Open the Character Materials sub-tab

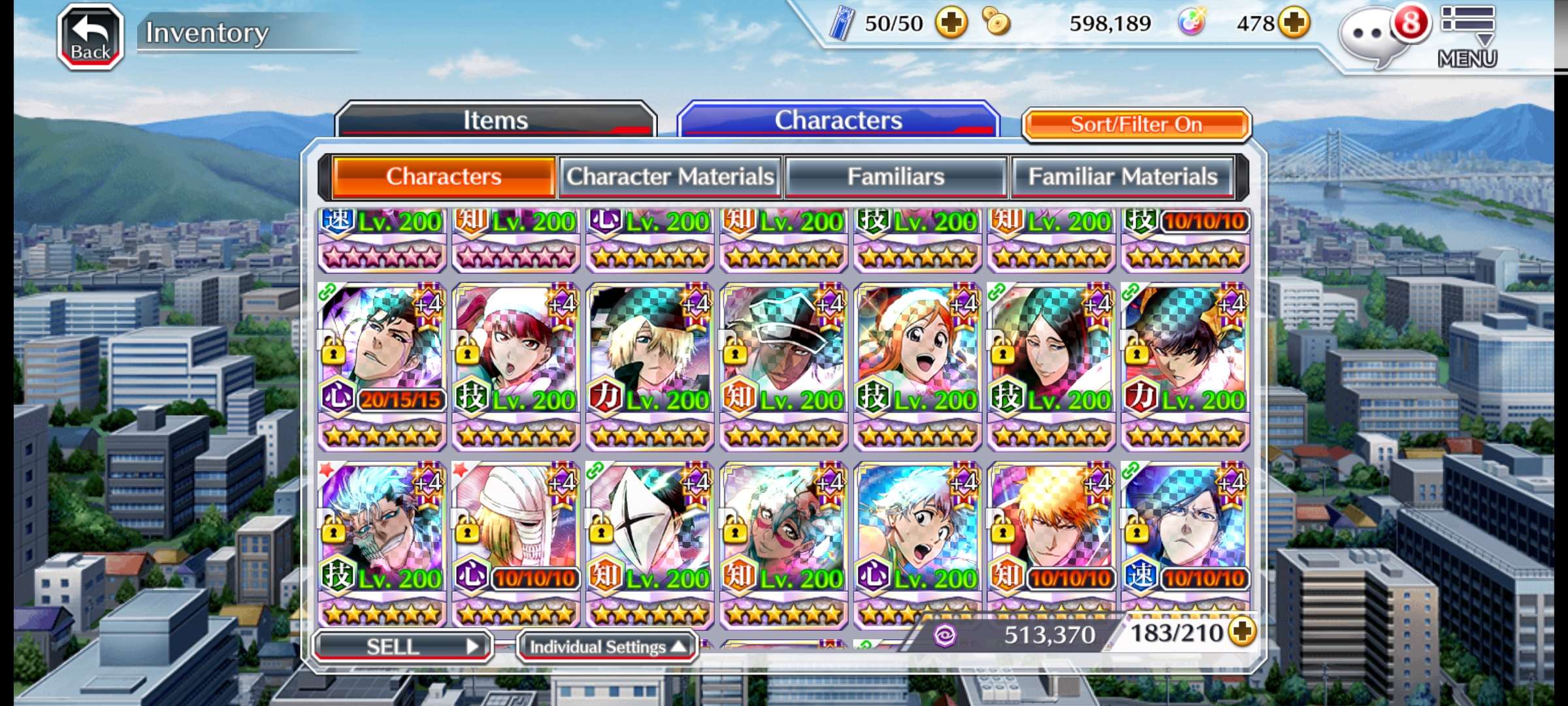(670, 176)
